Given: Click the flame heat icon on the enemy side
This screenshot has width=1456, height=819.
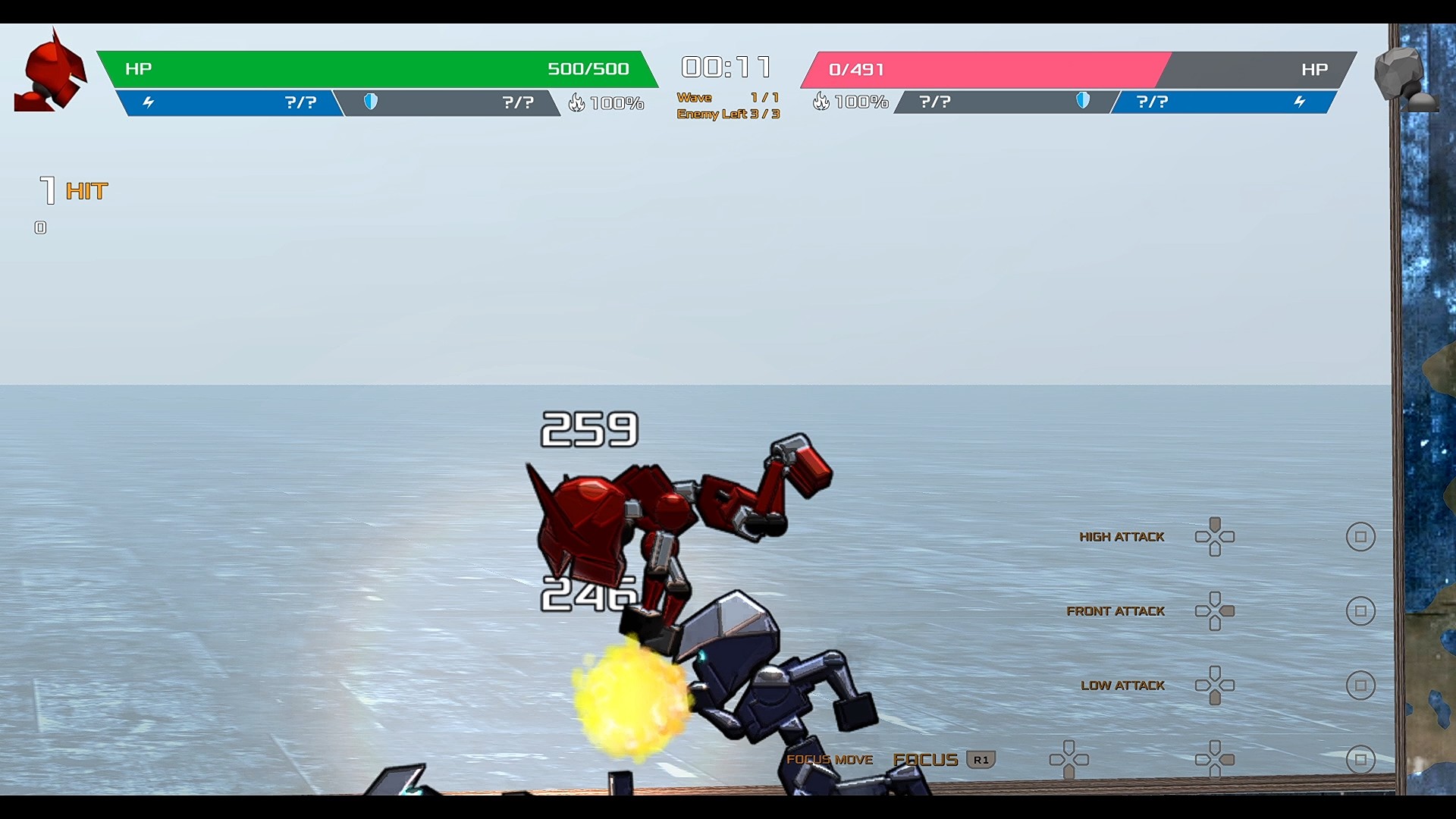Looking at the screenshot, I should [x=821, y=99].
